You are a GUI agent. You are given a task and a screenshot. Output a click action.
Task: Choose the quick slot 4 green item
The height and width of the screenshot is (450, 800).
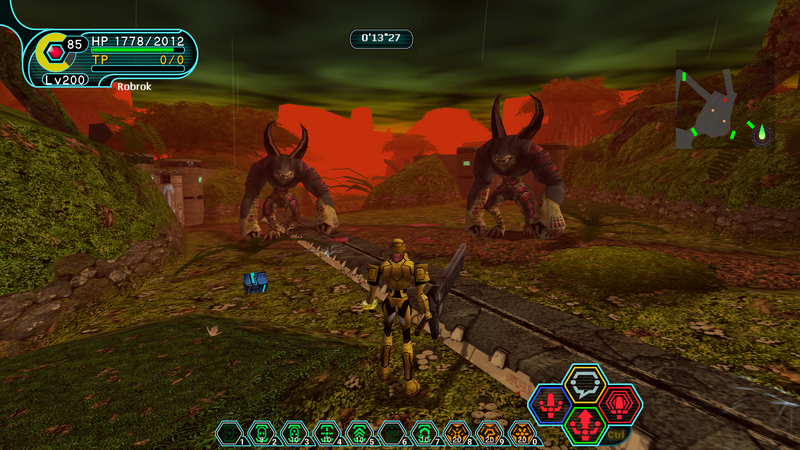click(x=327, y=433)
